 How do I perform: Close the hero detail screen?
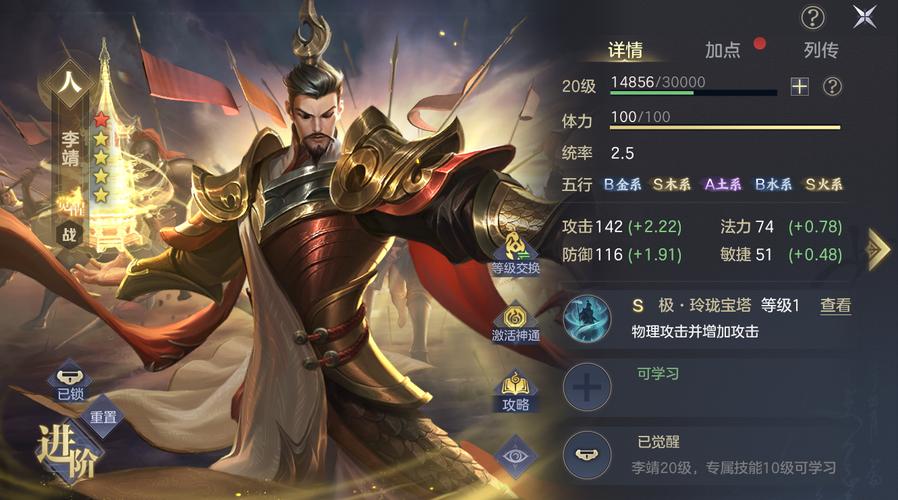[x=864, y=16]
